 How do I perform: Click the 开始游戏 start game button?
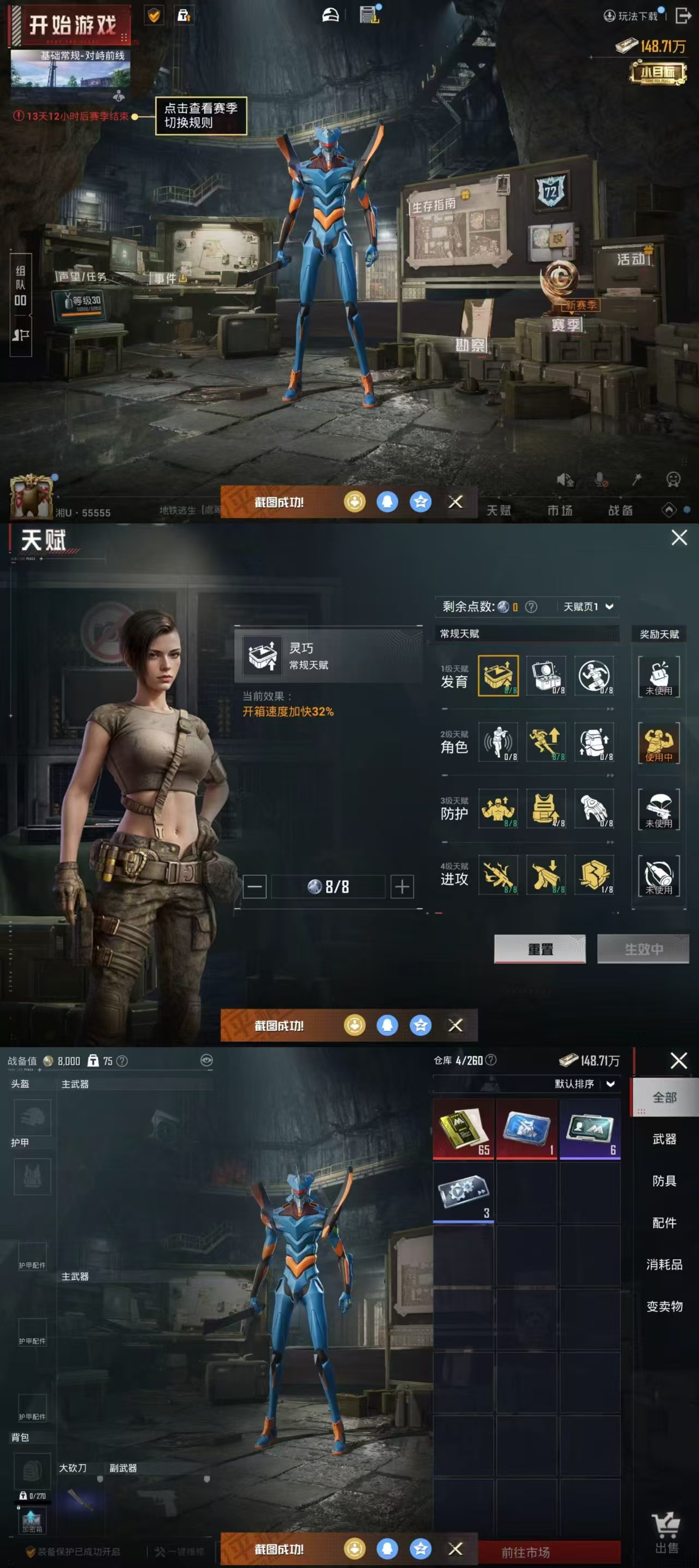[70, 26]
